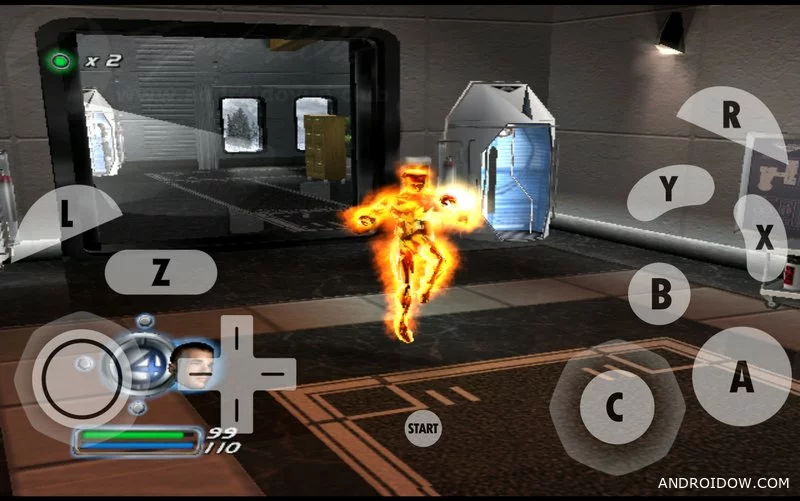Tap the large A touch button

click(x=741, y=377)
